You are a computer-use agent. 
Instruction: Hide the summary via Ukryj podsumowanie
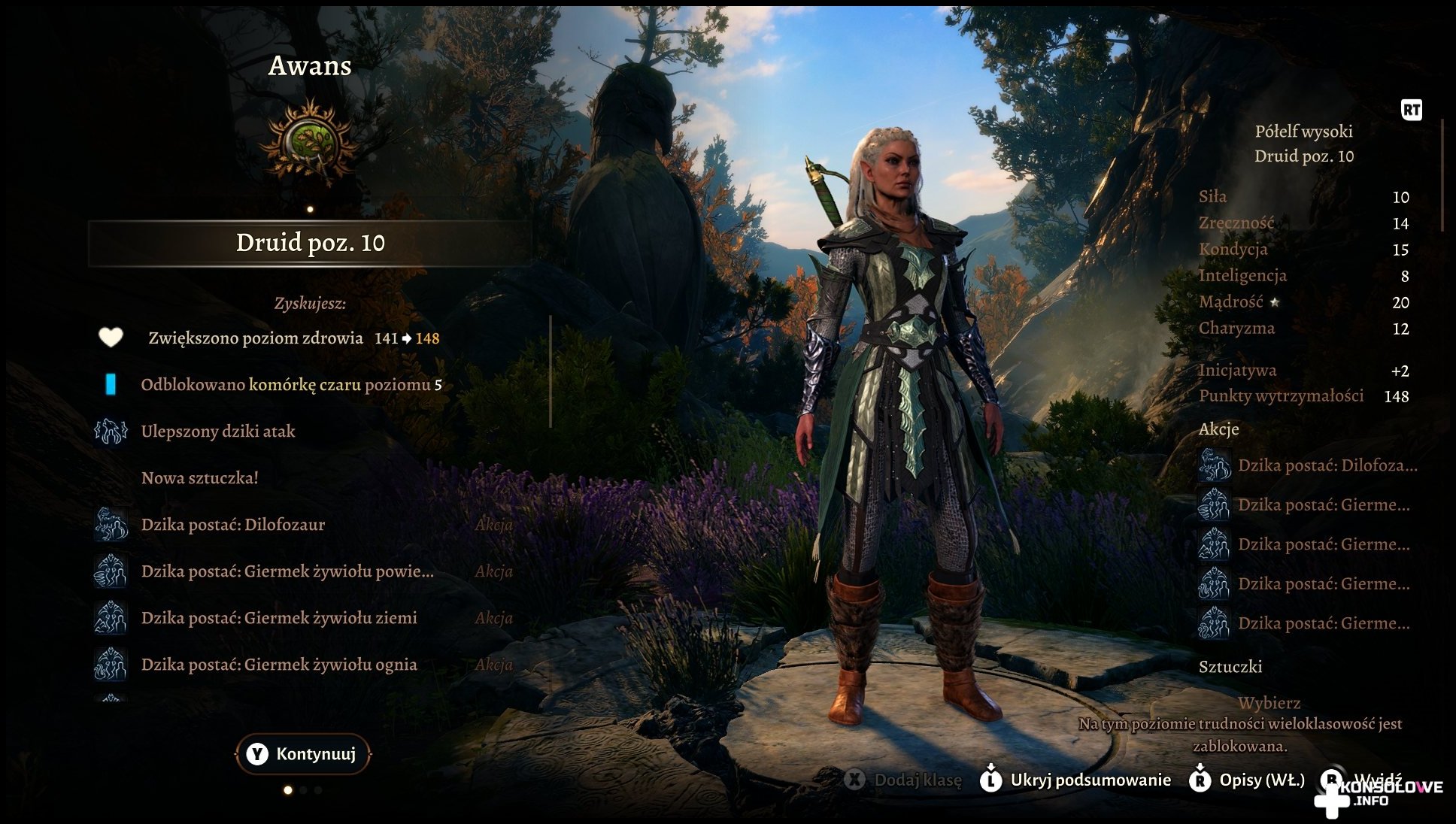click(1076, 780)
